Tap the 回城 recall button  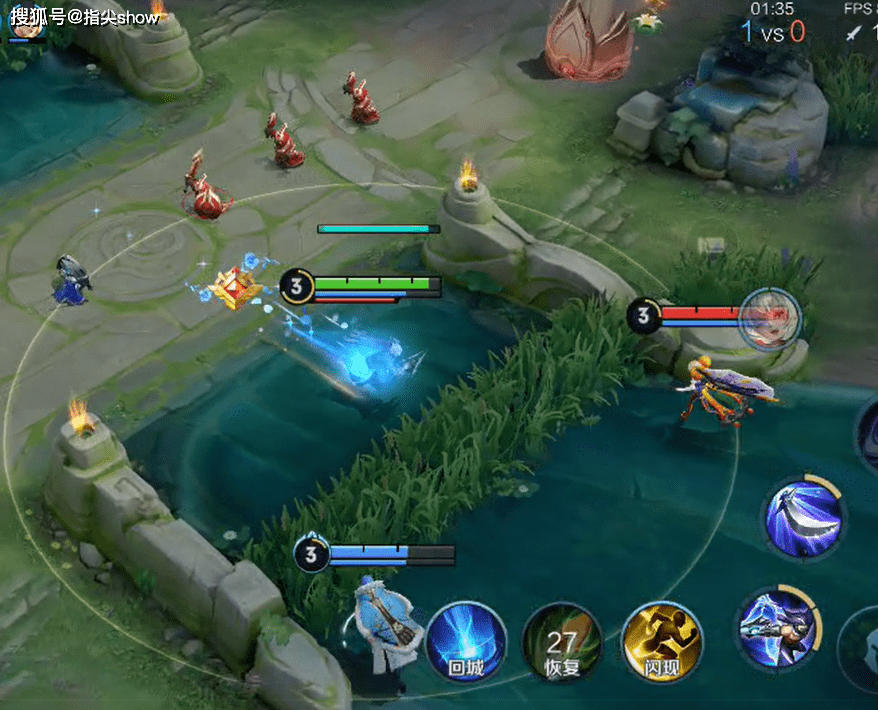[x=466, y=641]
